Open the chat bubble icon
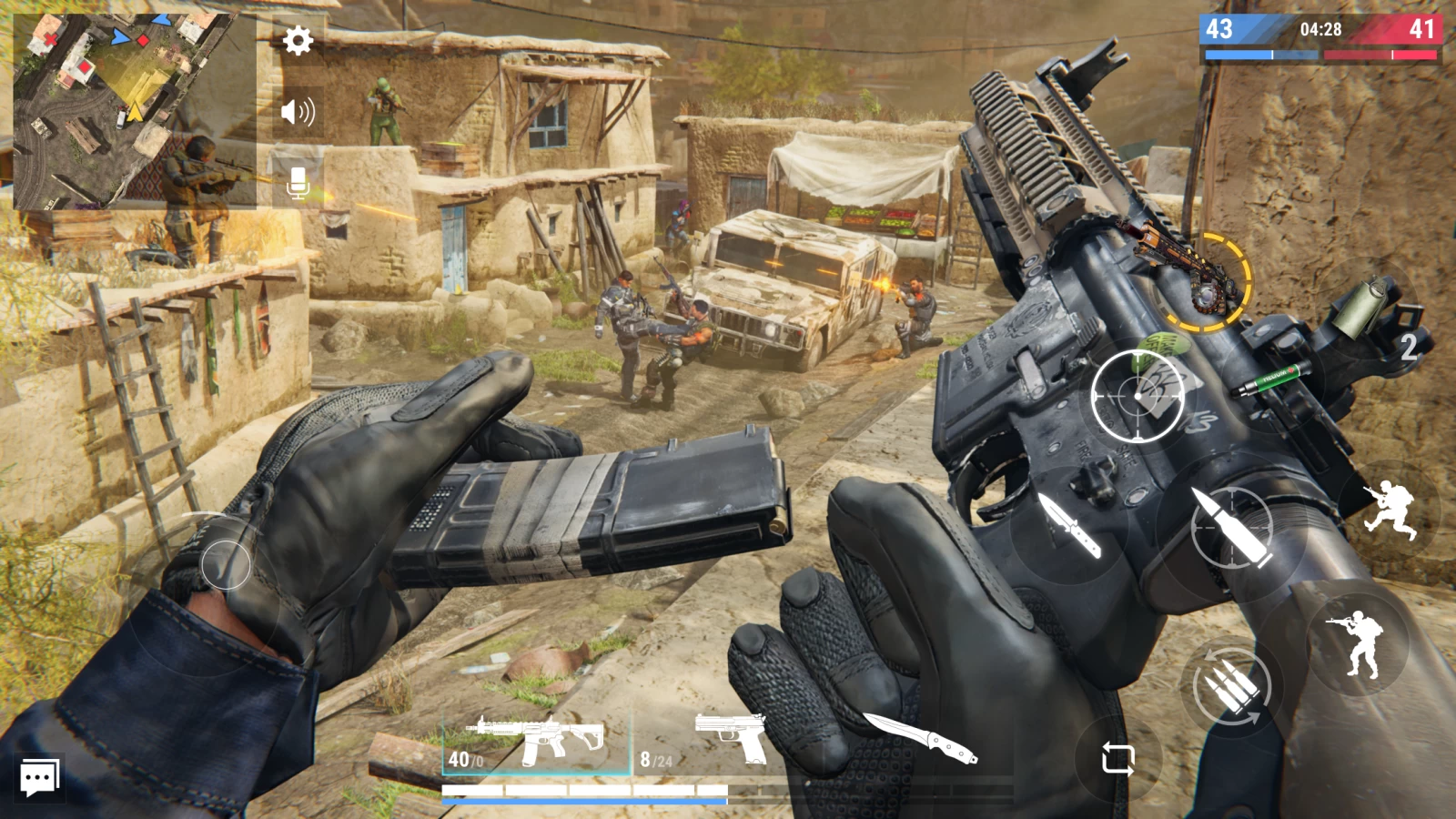Viewport: 1456px width, 819px height. (40, 778)
